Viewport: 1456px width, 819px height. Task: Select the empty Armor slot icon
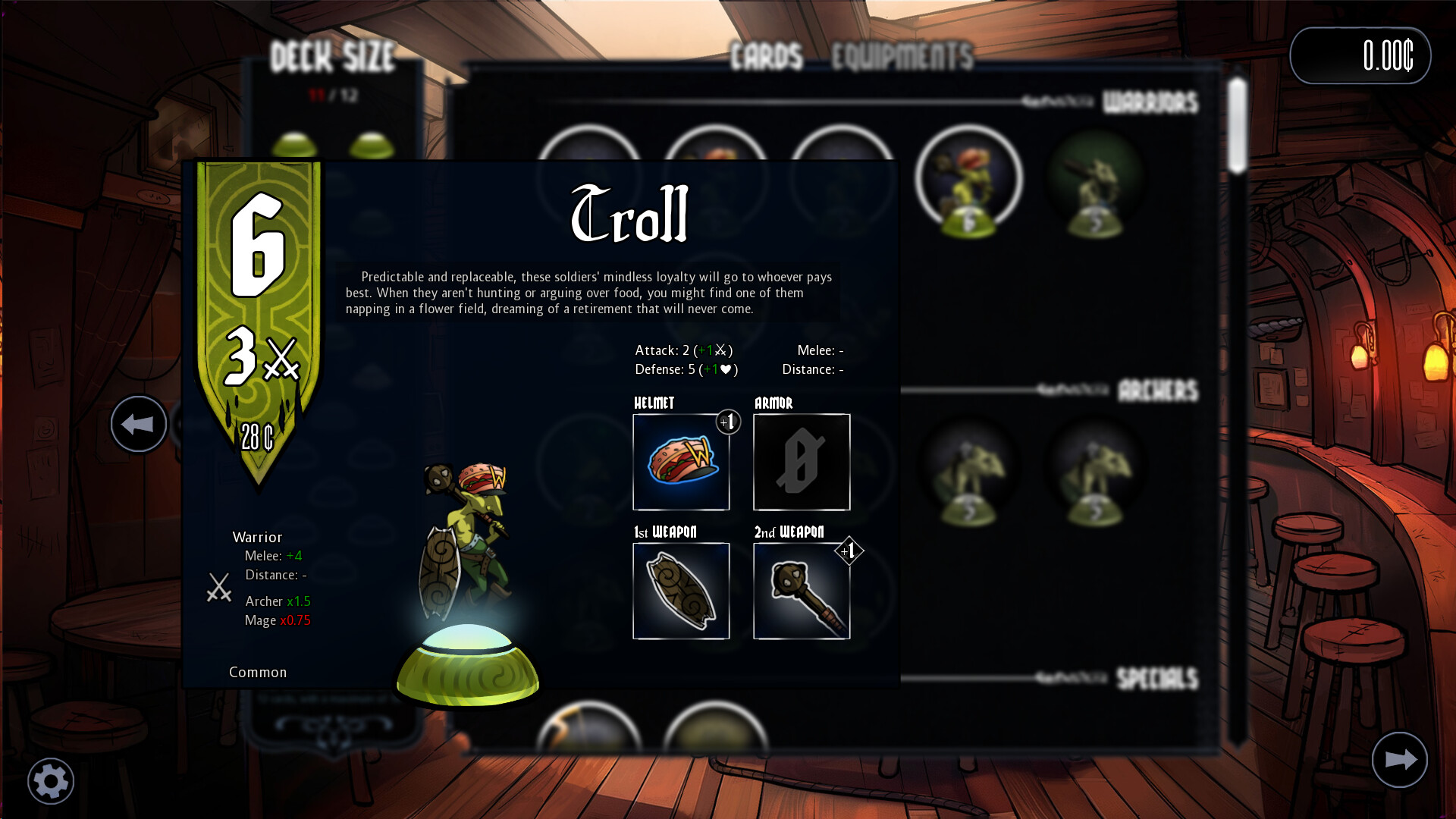(802, 463)
